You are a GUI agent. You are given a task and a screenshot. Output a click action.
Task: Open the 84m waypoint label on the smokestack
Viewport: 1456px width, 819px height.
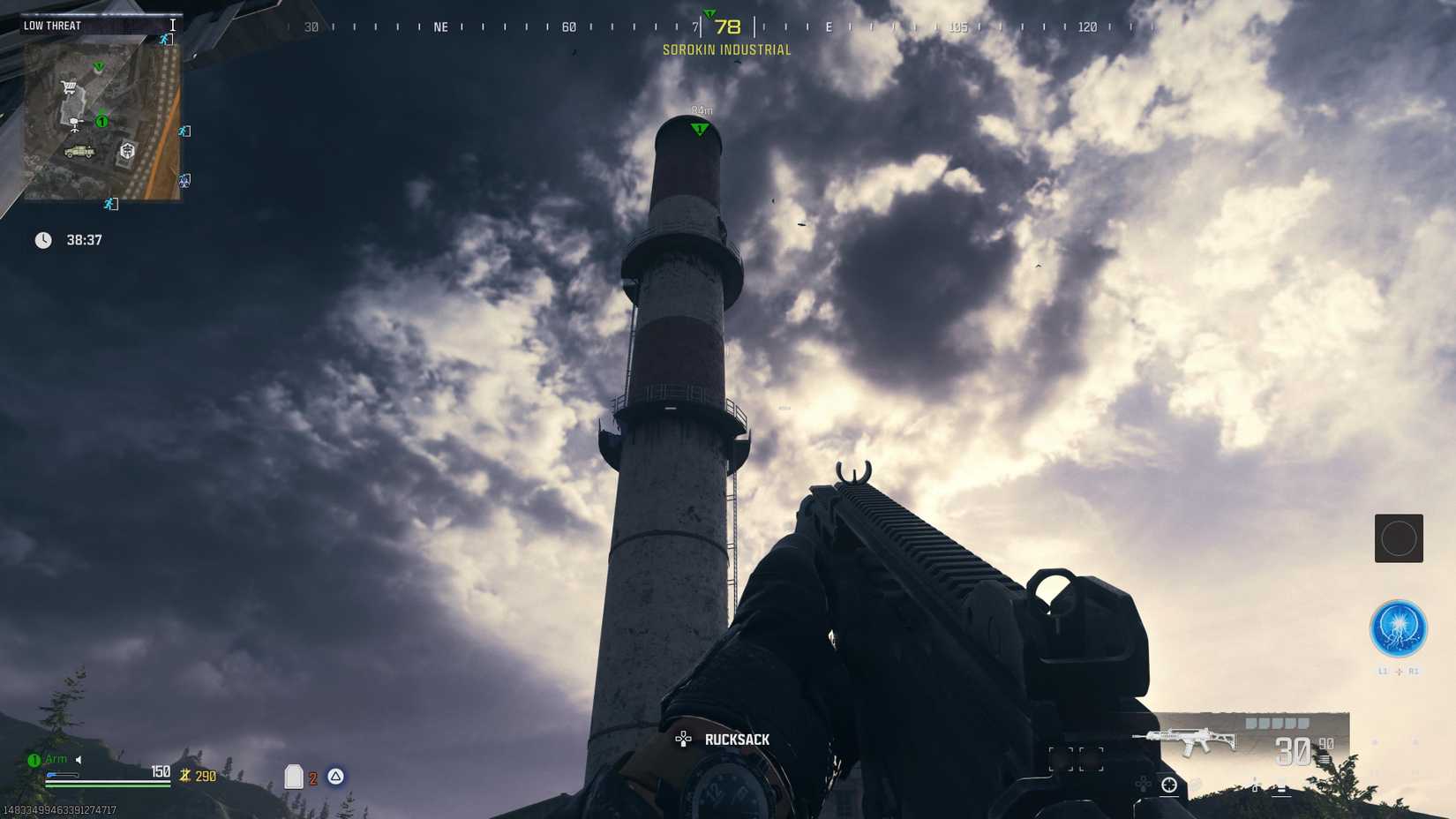tap(702, 110)
